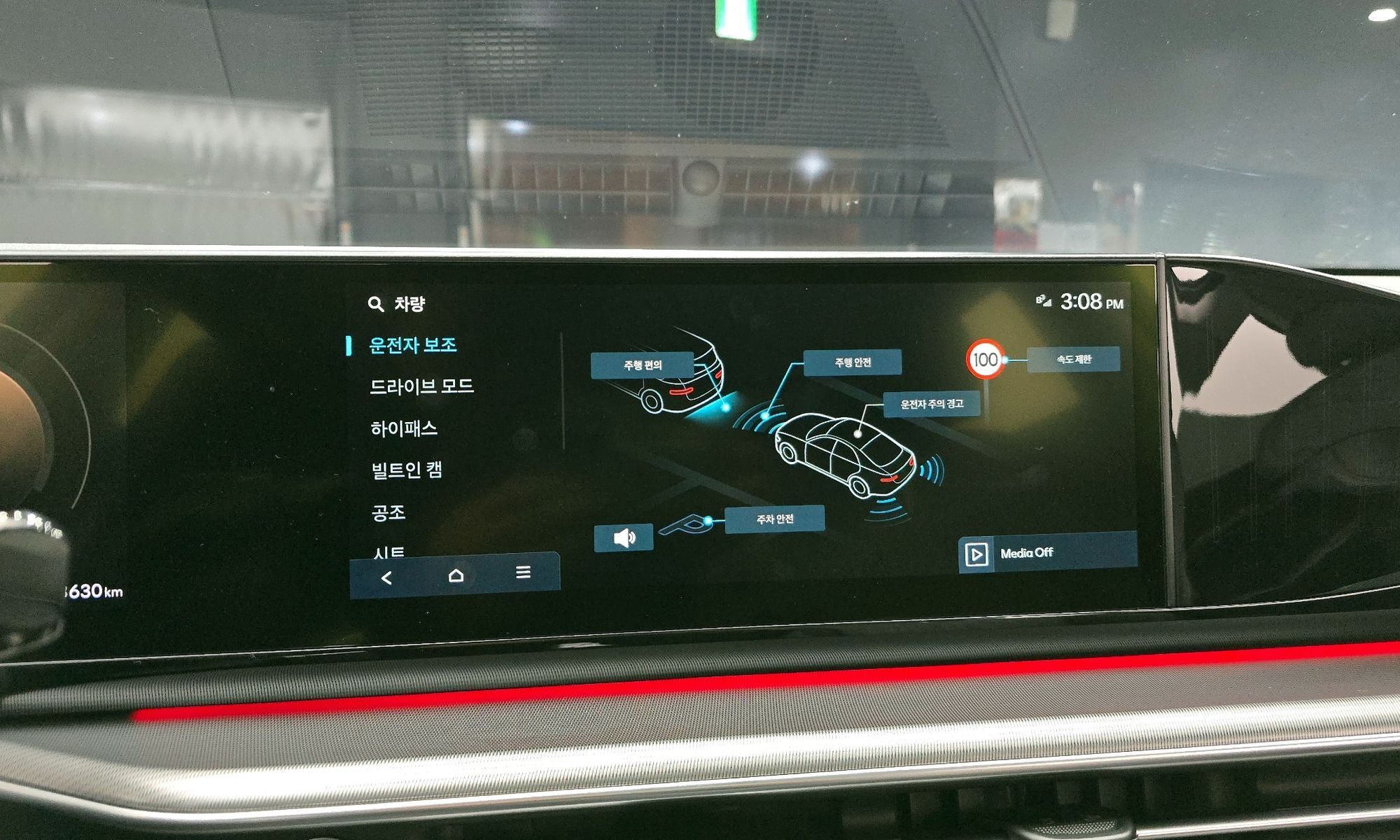Select the 공조 menu entry

point(388,512)
